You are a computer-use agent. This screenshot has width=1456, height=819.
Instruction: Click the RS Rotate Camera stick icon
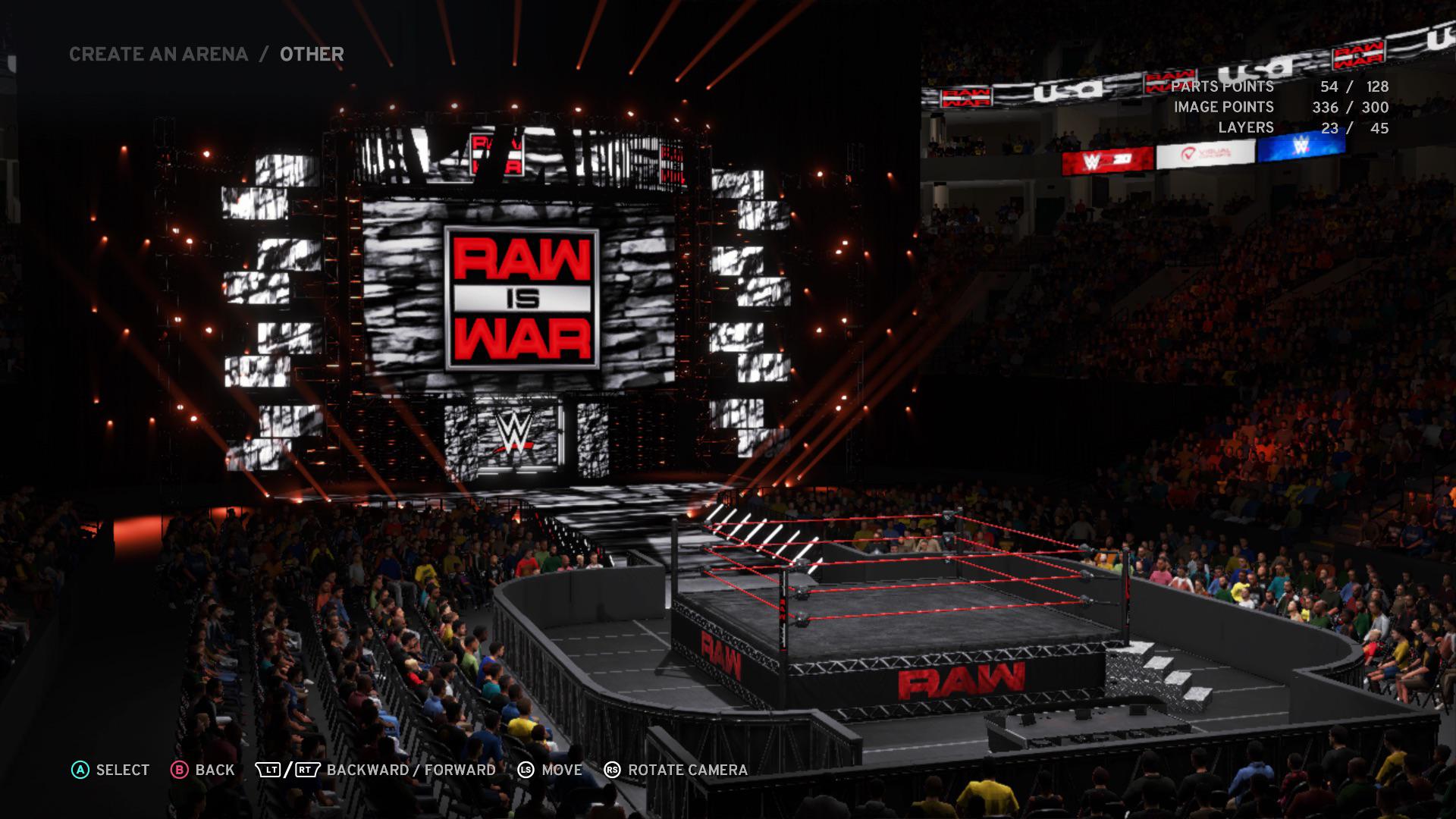(x=611, y=769)
